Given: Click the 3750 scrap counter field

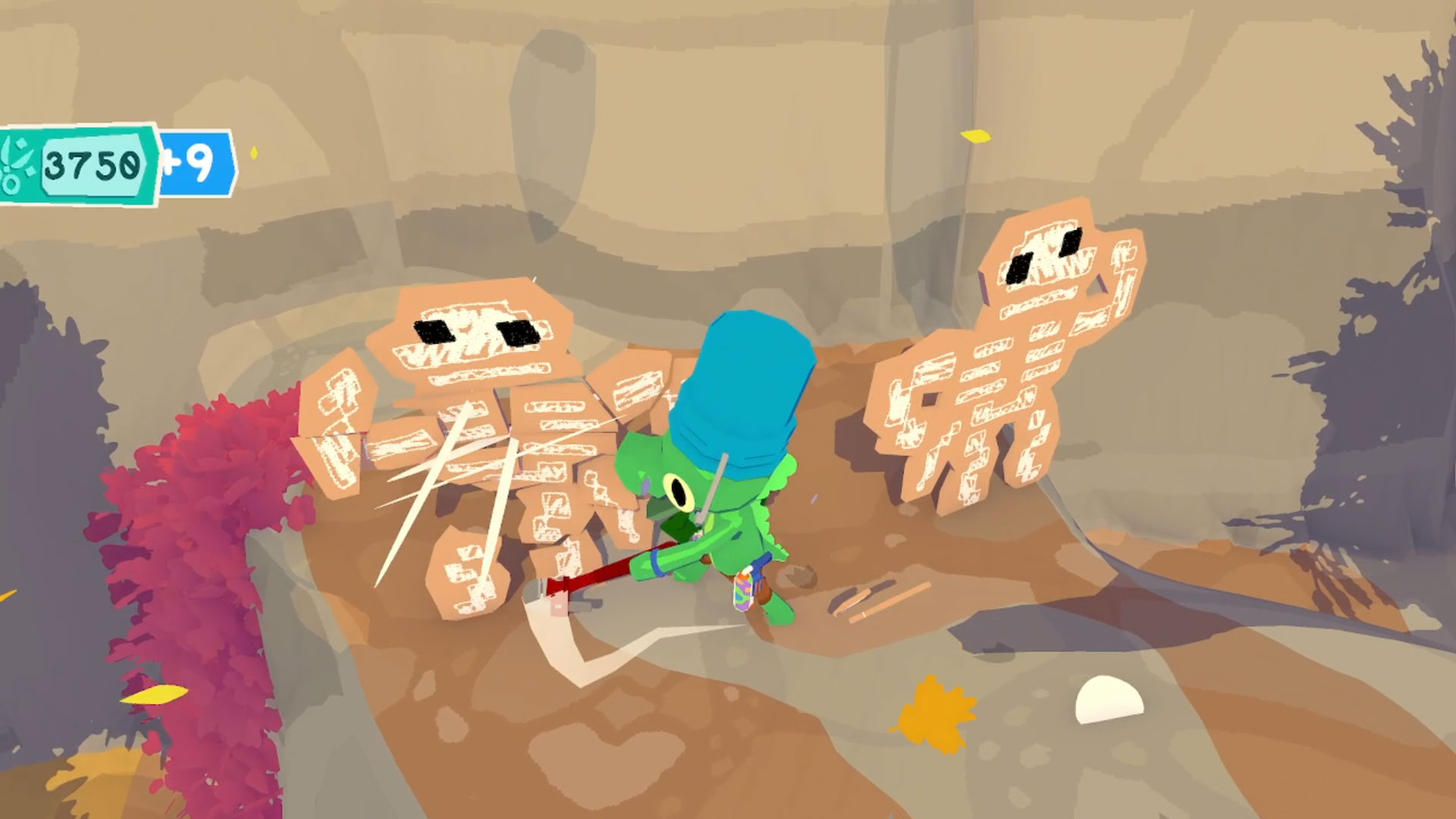Looking at the screenshot, I should click(x=91, y=163).
